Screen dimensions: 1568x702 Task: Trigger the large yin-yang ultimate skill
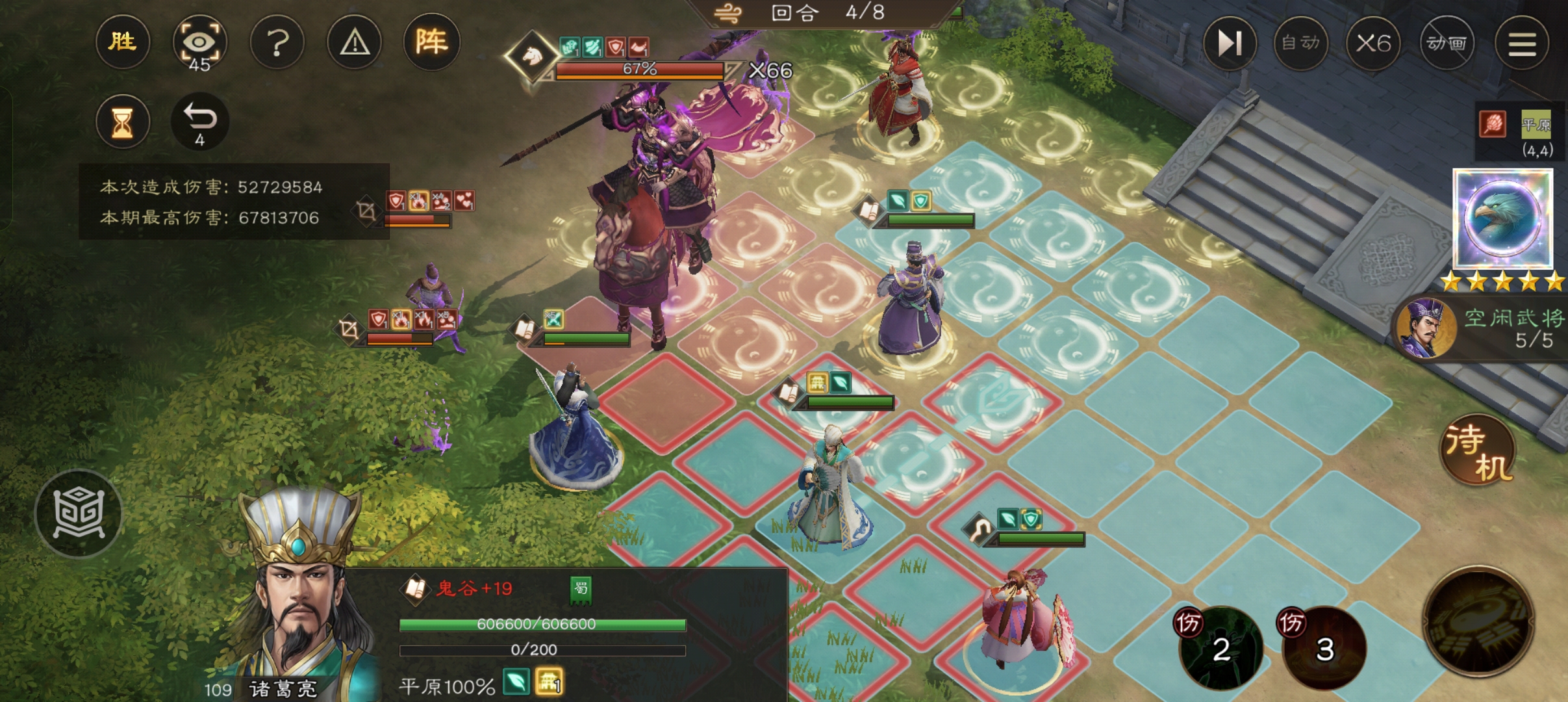point(1478,621)
